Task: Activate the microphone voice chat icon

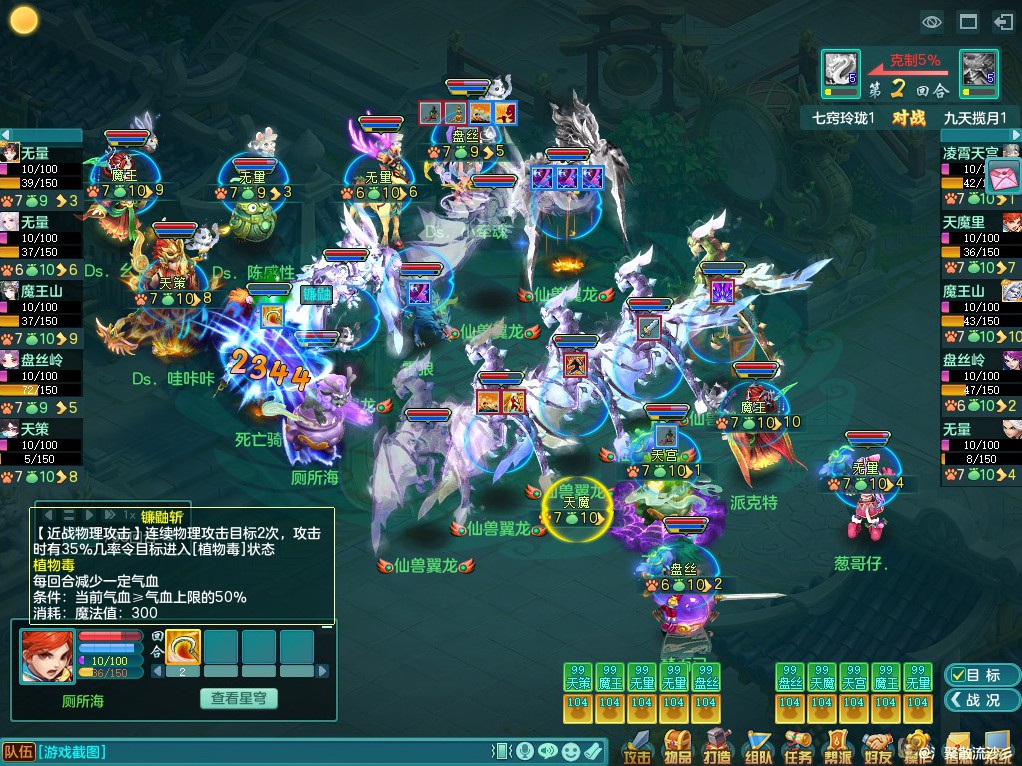Action: click(x=524, y=751)
